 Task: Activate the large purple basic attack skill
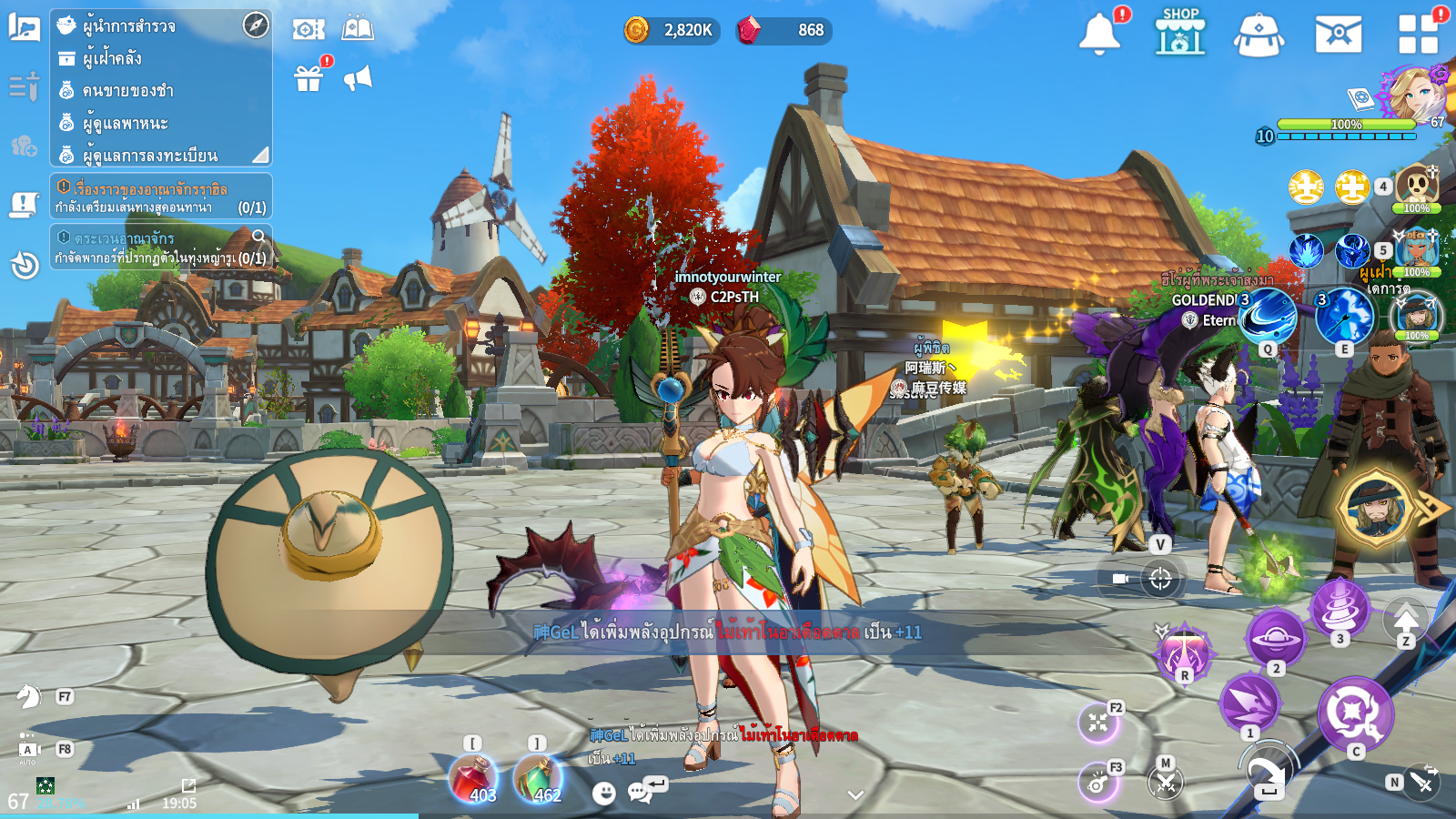[1355, 713]
